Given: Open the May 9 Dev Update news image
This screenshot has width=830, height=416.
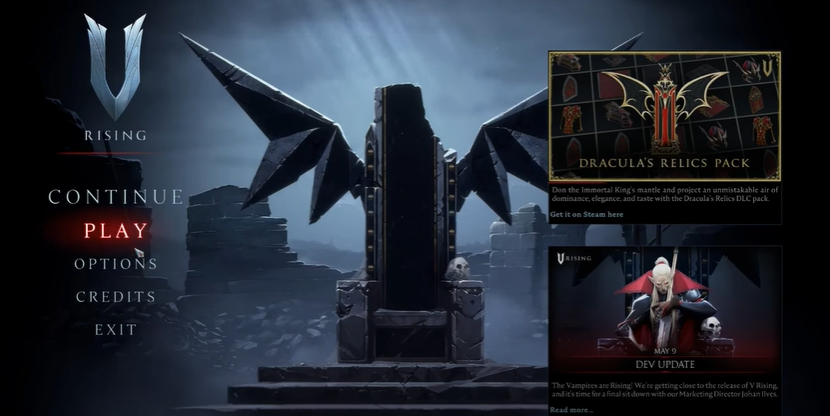Looking at the screenshot, I should pos(664,310).
